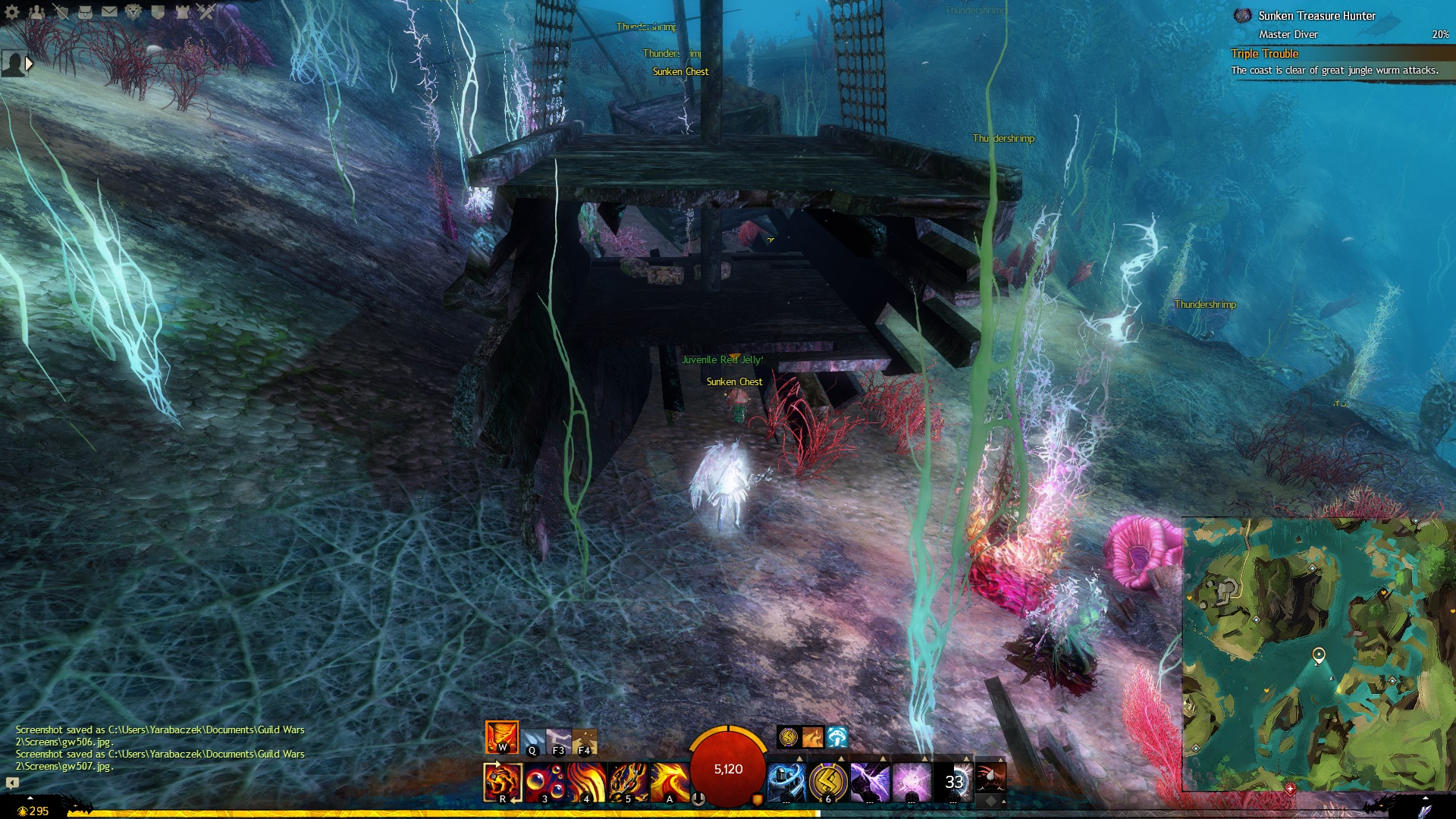Activate the fire attunement icon marked W

[501, 737]
